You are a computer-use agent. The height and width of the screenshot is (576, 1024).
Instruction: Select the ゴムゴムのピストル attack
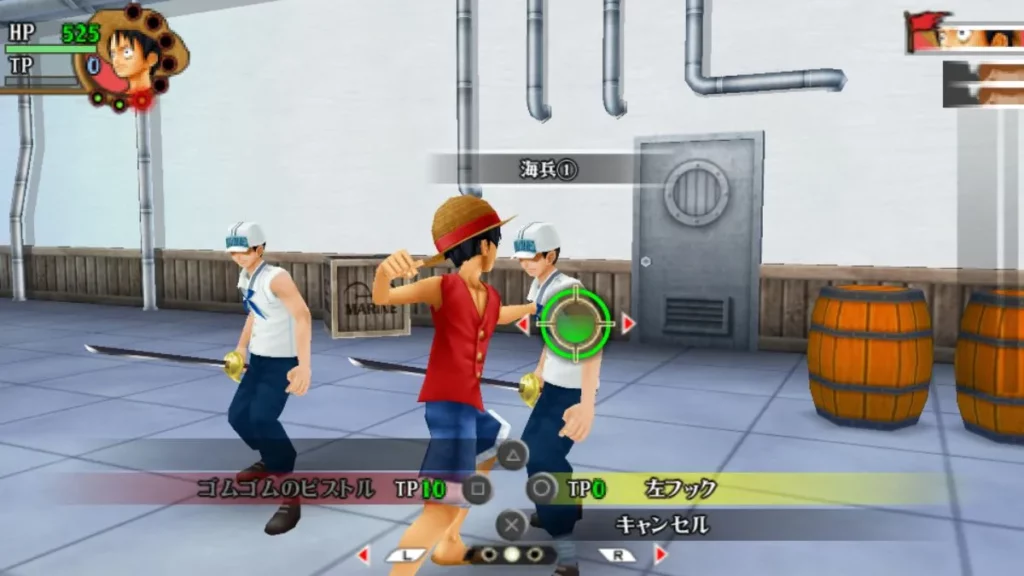click(285, 489)
